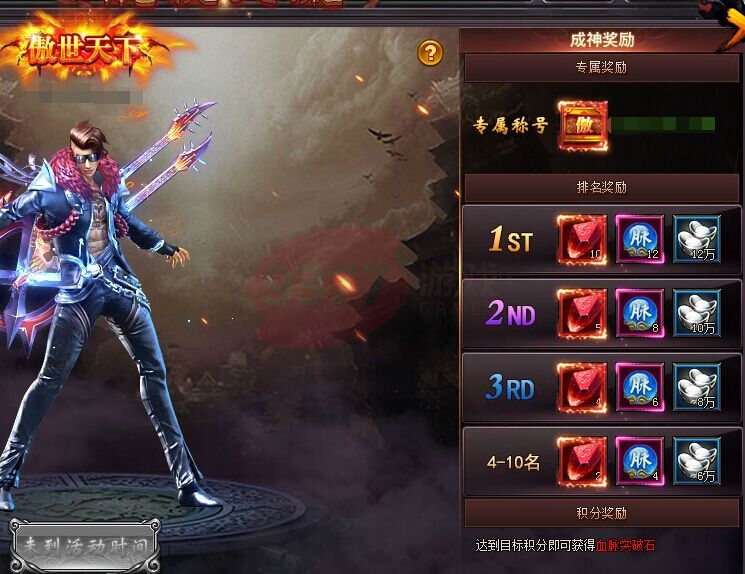Click the 未到活动时间 button
Screen dimensions: 745x574
(84, 547)
